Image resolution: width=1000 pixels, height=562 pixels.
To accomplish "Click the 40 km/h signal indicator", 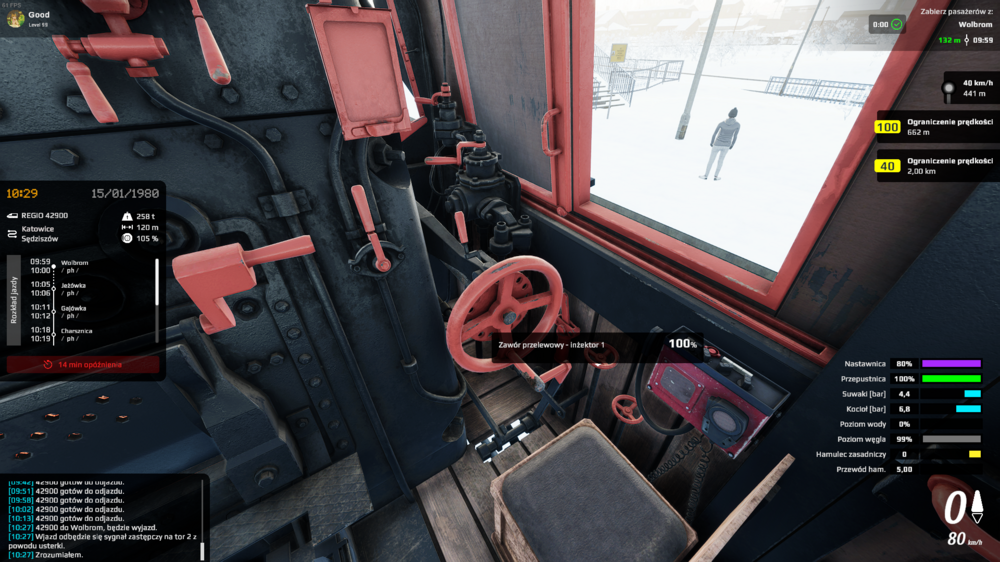I will click(x=968, y=88).
